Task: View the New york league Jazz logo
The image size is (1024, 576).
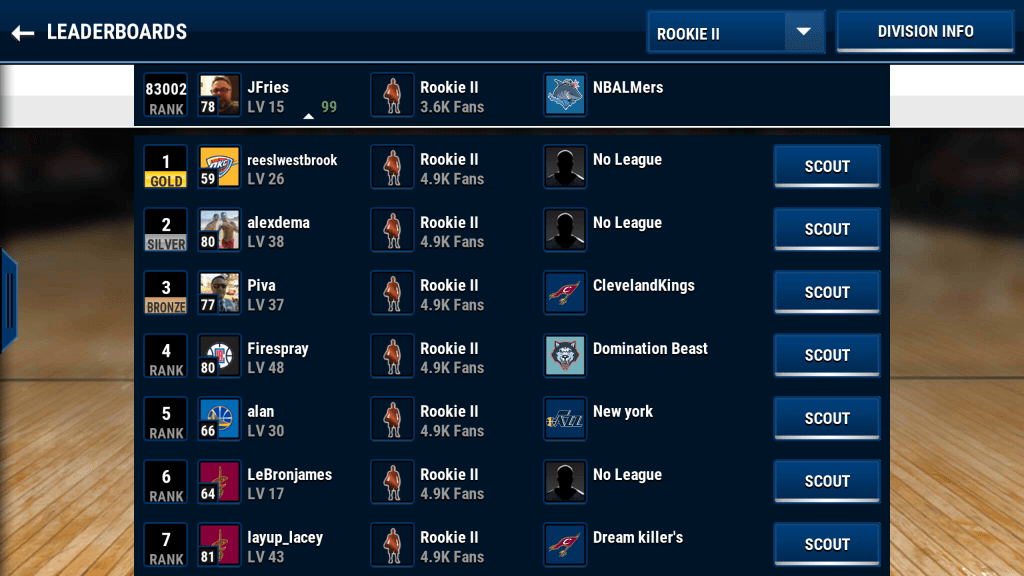Action: tap(566, 420)
